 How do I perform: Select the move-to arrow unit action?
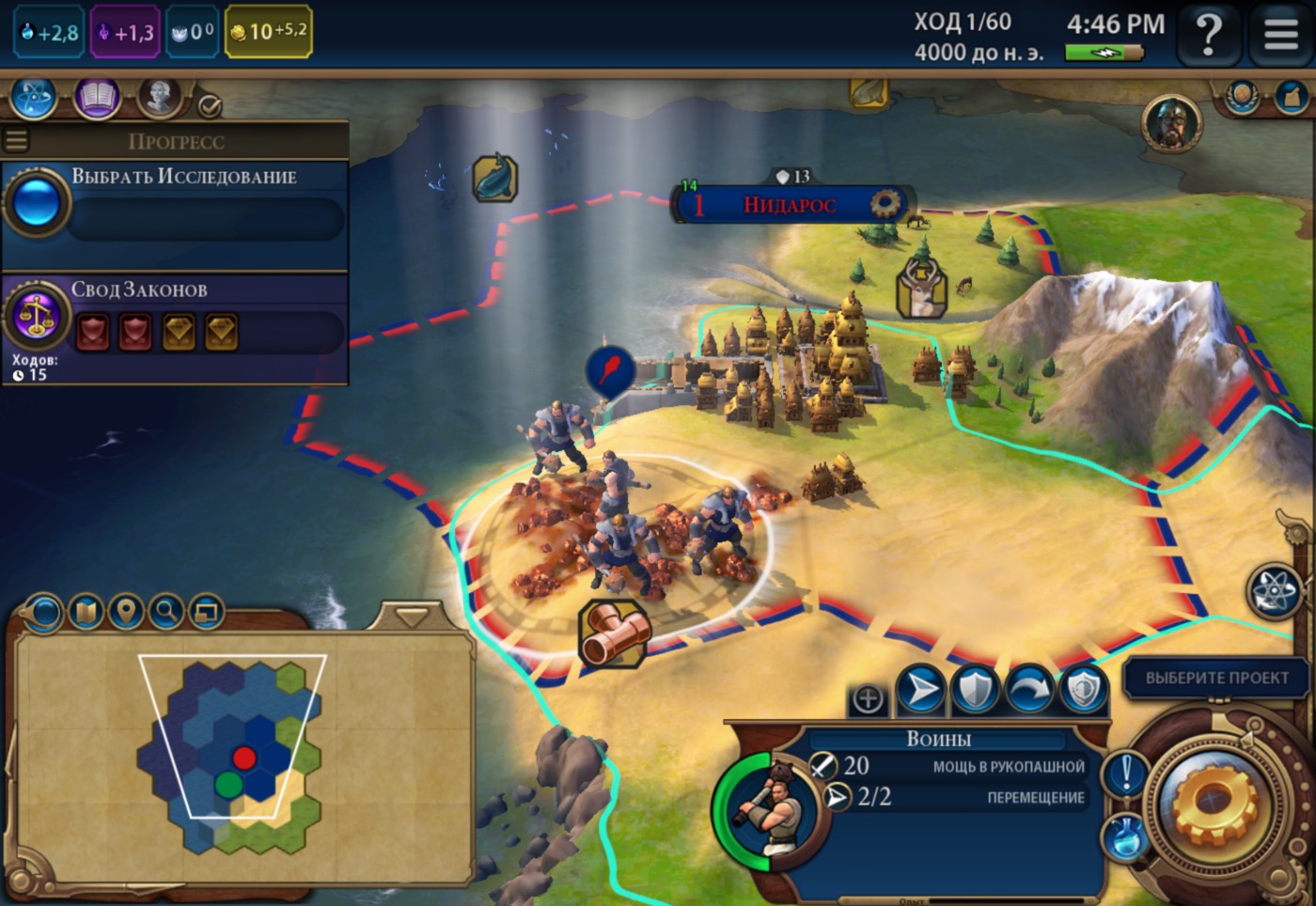point(920,691)
